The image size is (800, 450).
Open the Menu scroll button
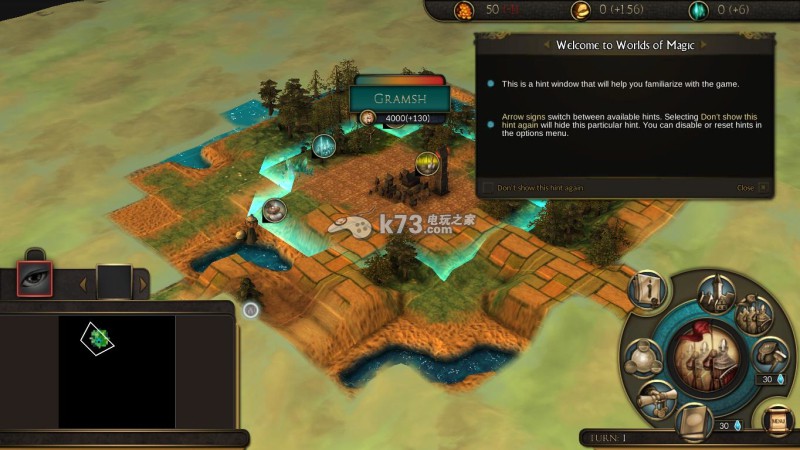776,421
